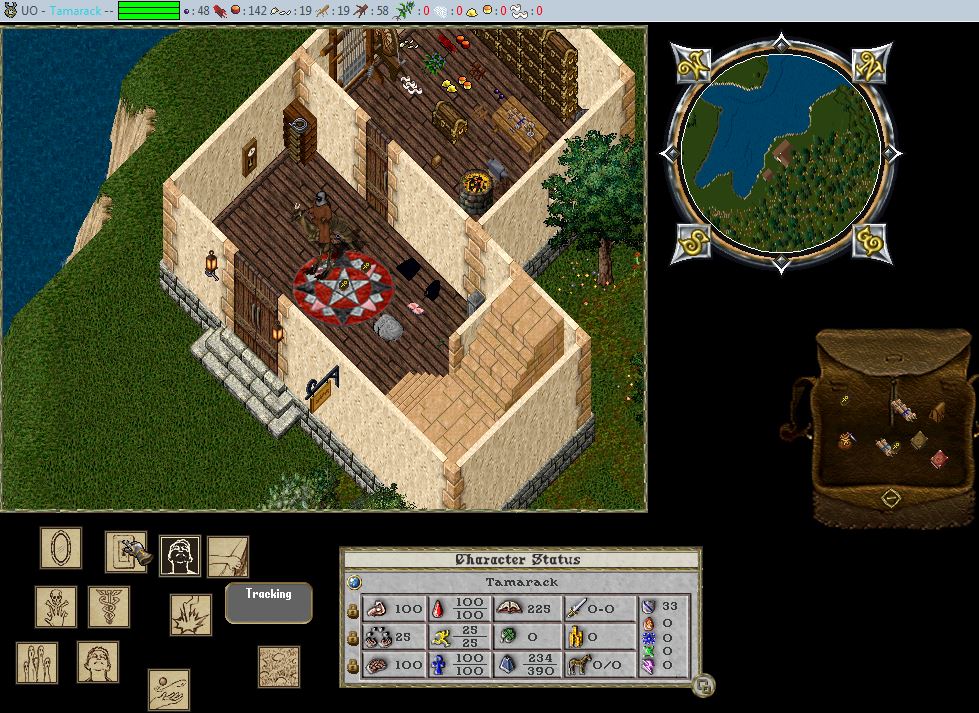This screenshot has width=979, height=713.
Task: Activate the Tracking skill button
Action: pyautogui.click(x=268, y=602)
